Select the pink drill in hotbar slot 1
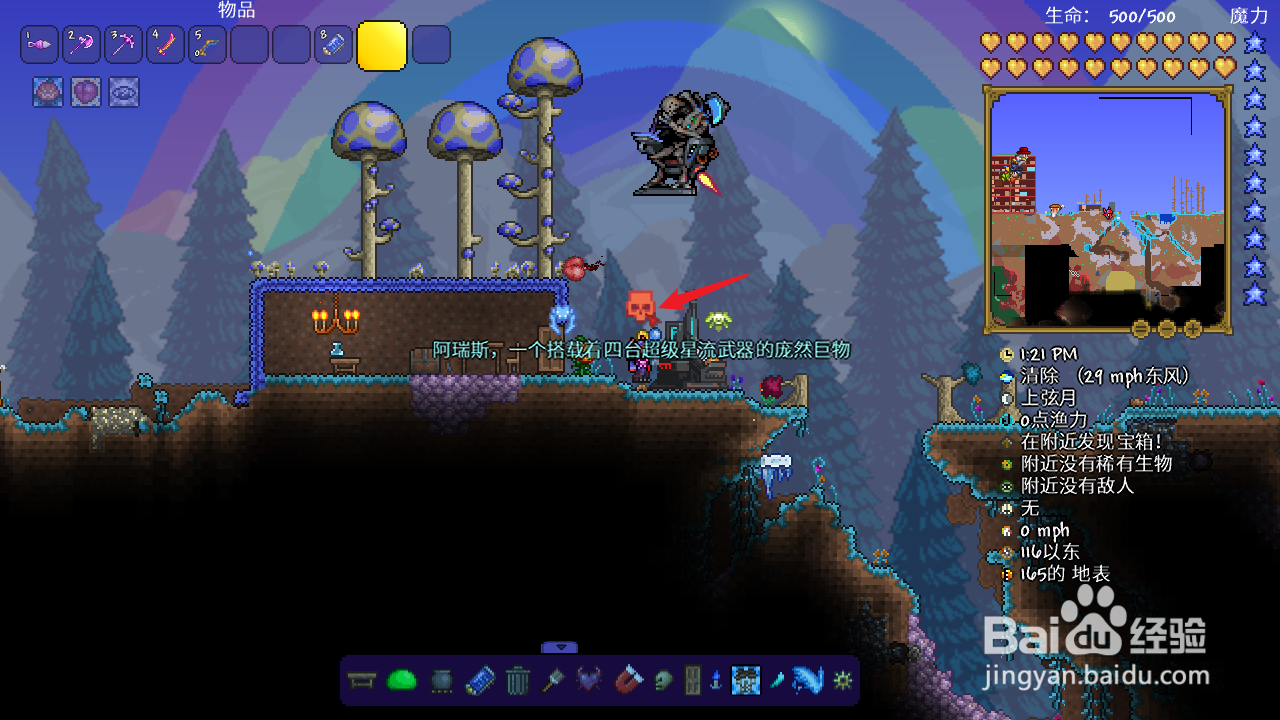The image size is (1280, 720). [x=39, y=45]
